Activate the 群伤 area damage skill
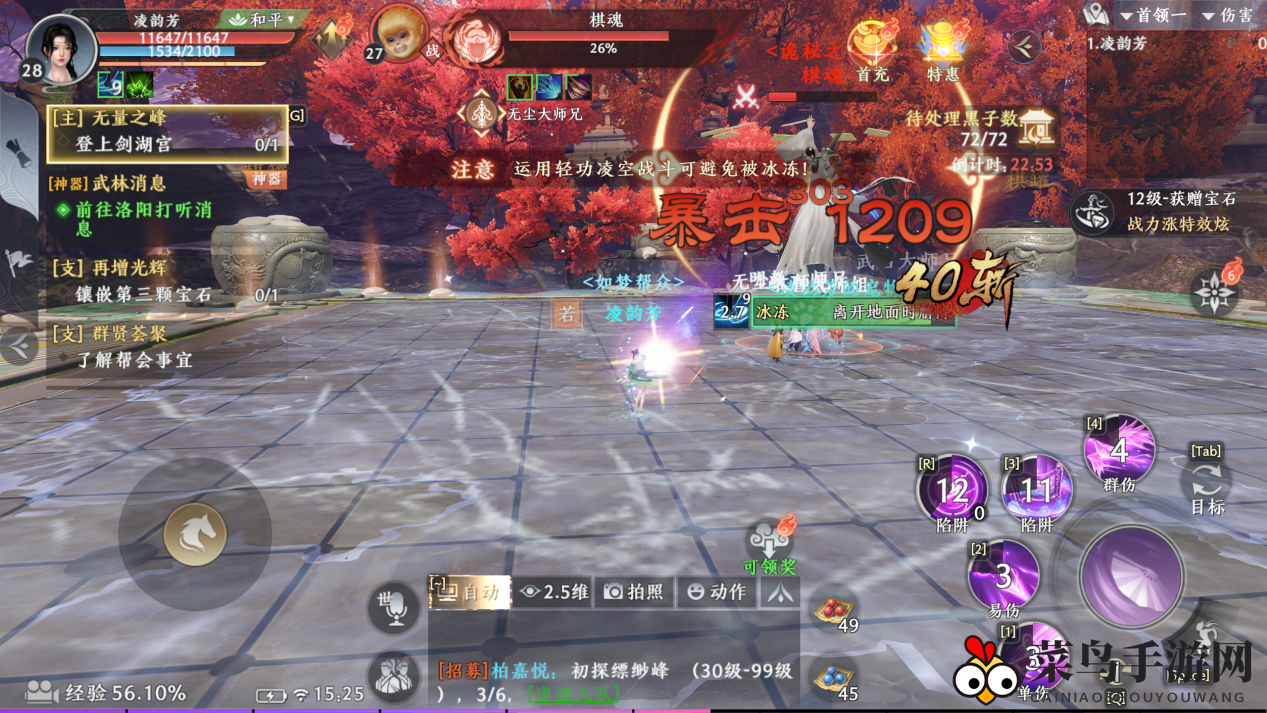1267x713 pixels. (x=1119, y=452)
